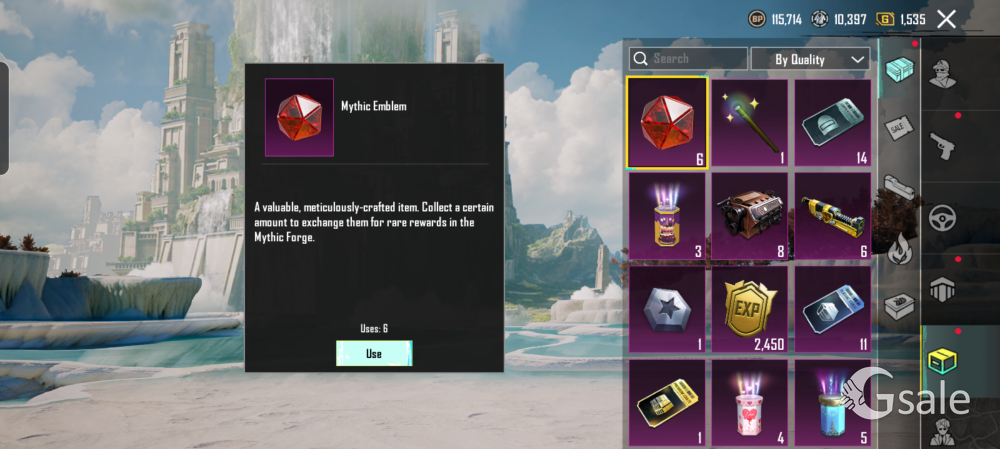Select the purple glowing can item

point(667,215)
